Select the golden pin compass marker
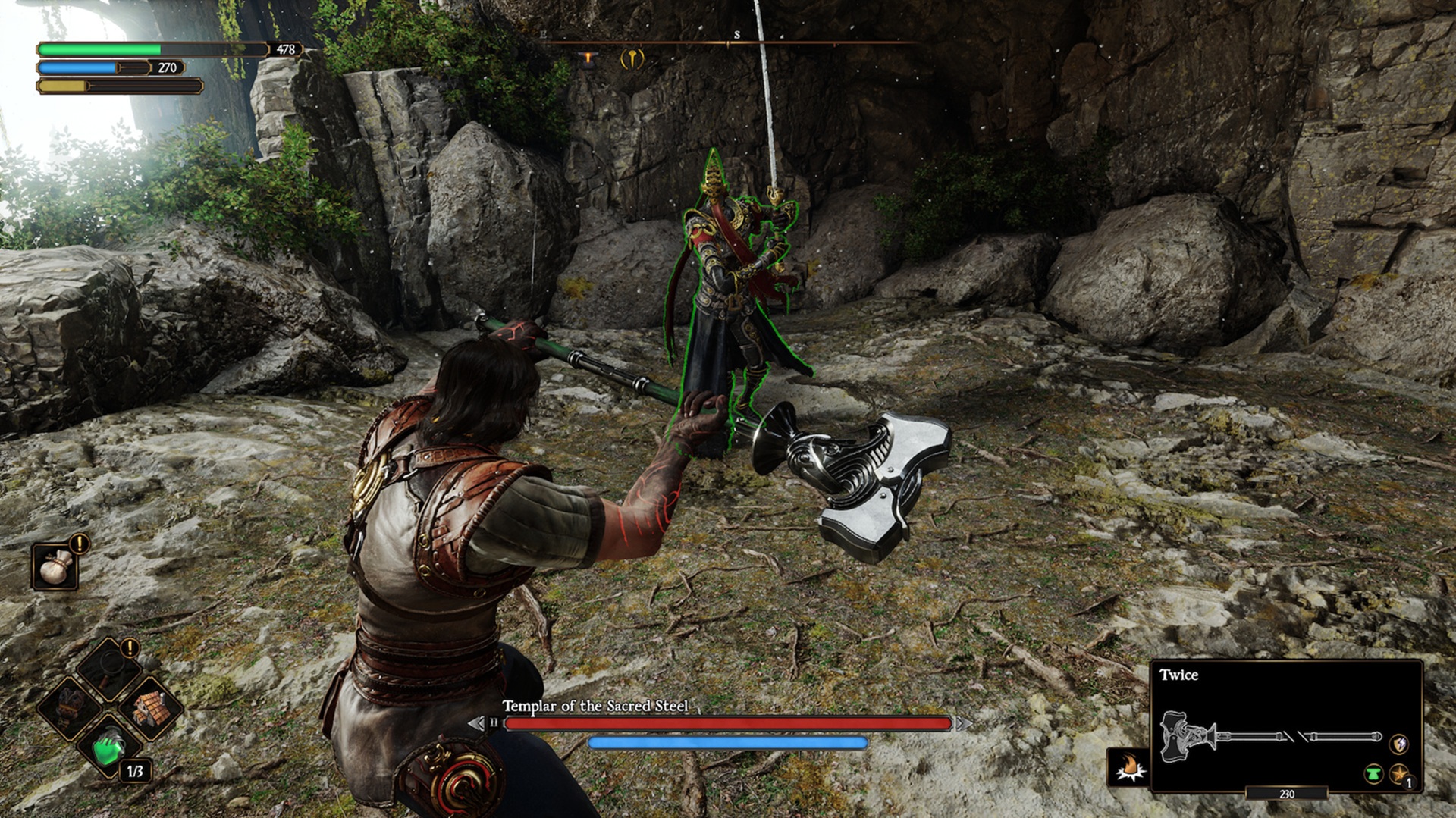 632,58
